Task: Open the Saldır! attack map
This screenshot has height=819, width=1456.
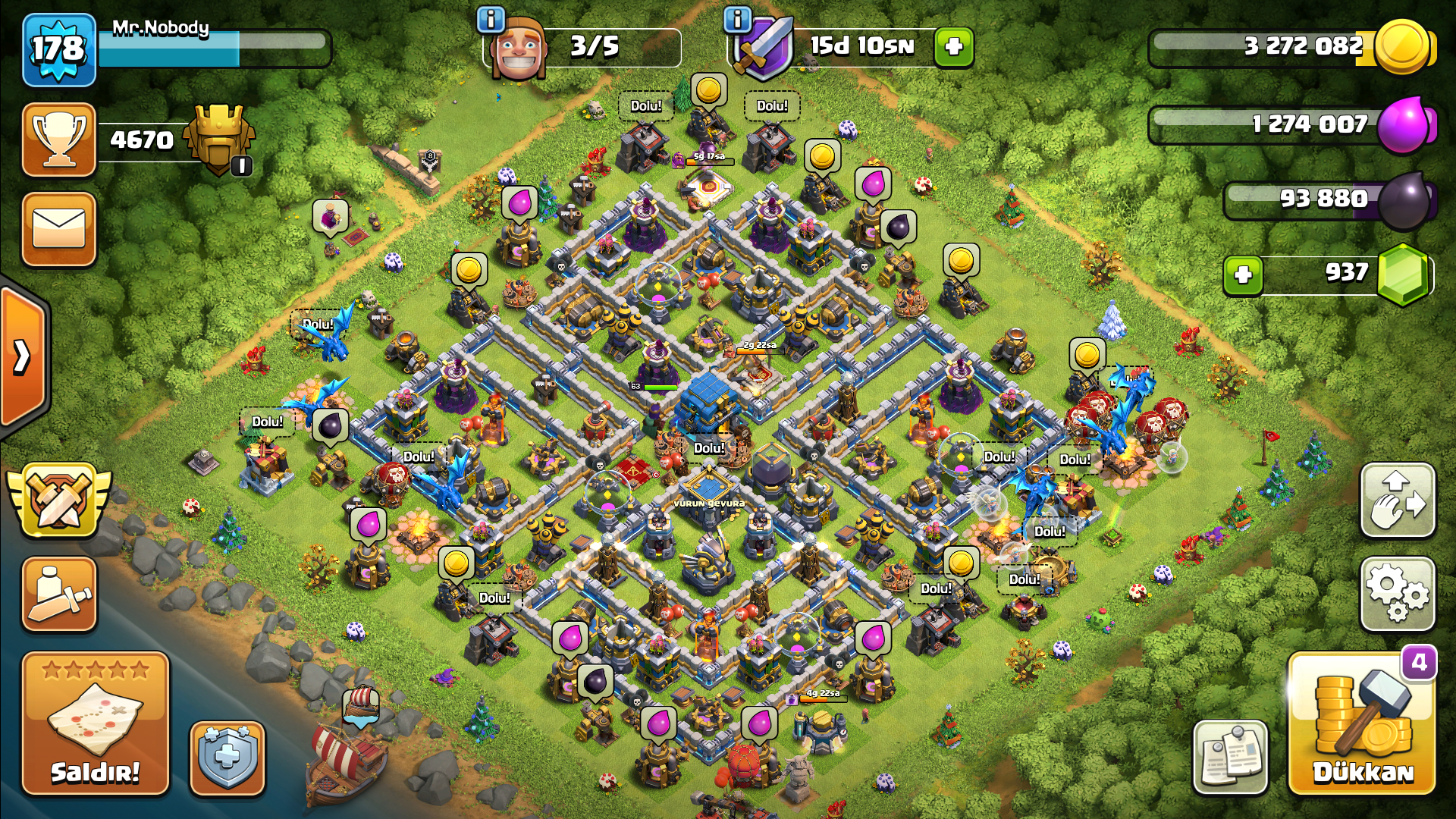Action: point(96,723)
